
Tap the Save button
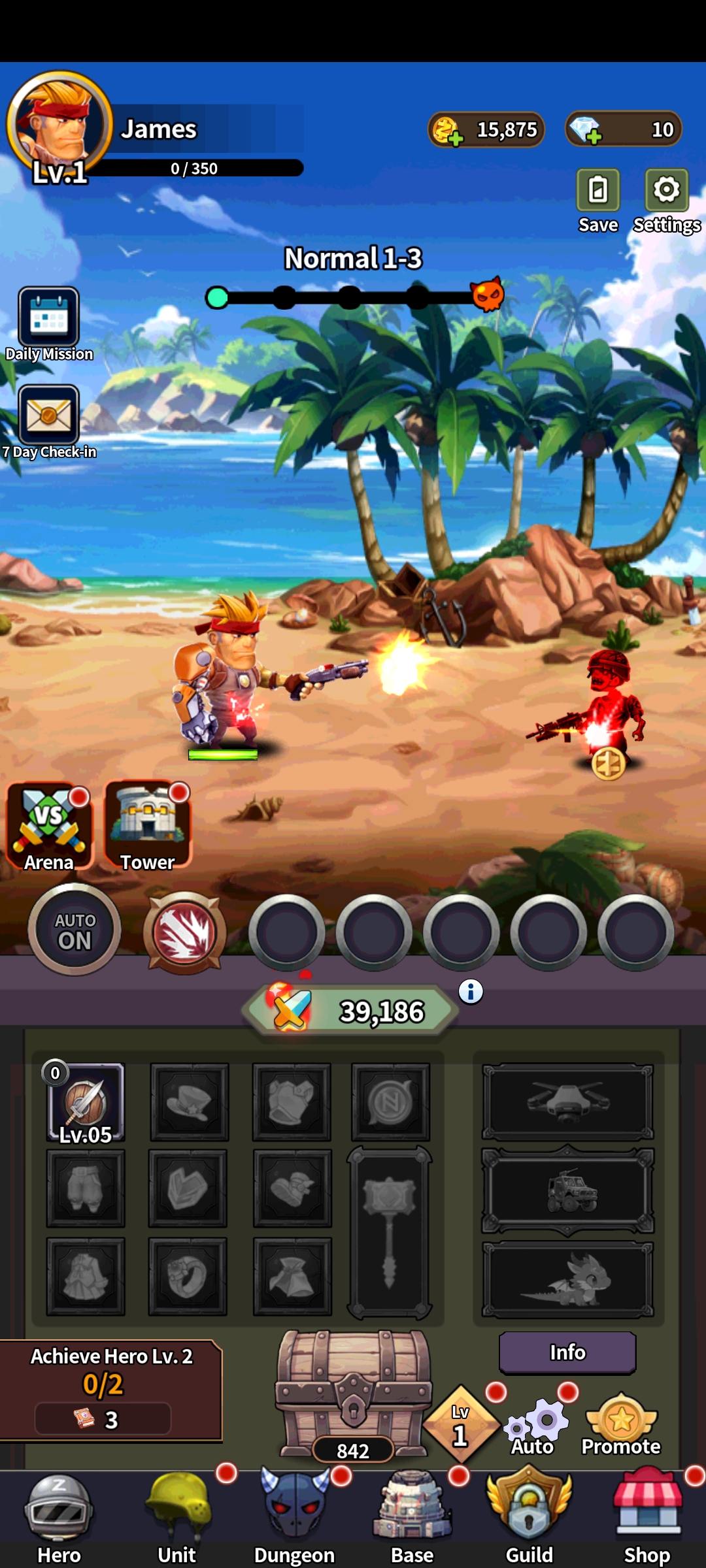coord(597,191)
